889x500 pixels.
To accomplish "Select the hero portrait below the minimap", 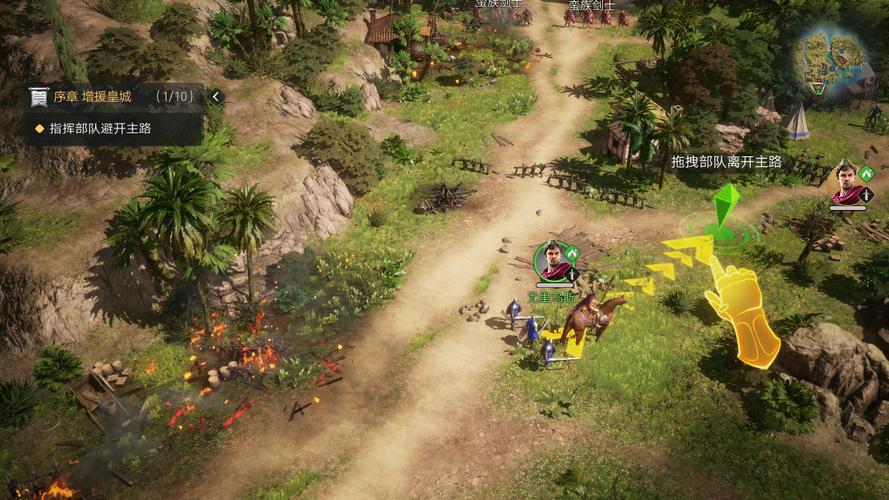I will click(847, 181).
